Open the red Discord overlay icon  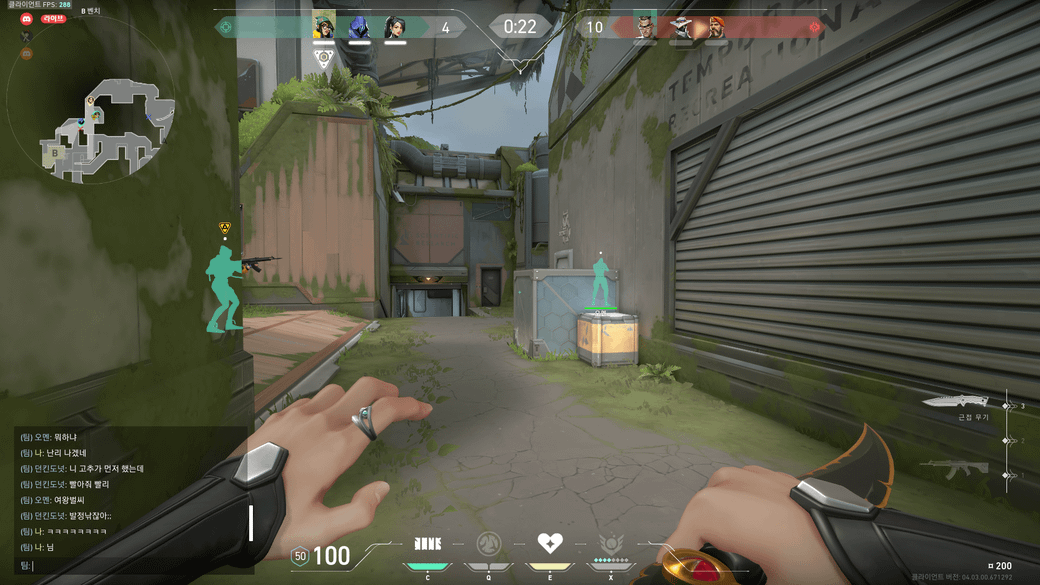(x=27, y=19)
